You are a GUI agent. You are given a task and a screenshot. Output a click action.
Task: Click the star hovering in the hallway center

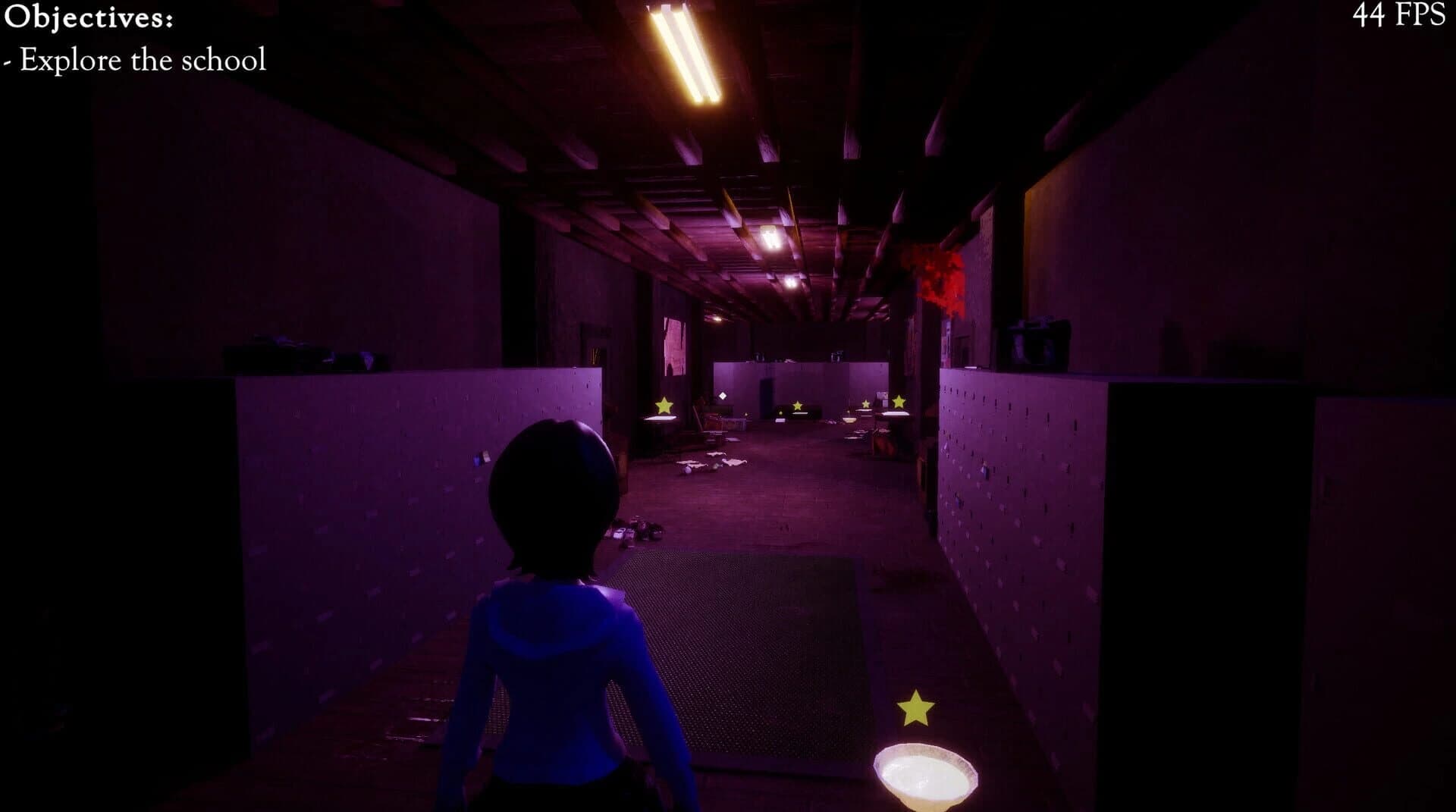[798, 406]
